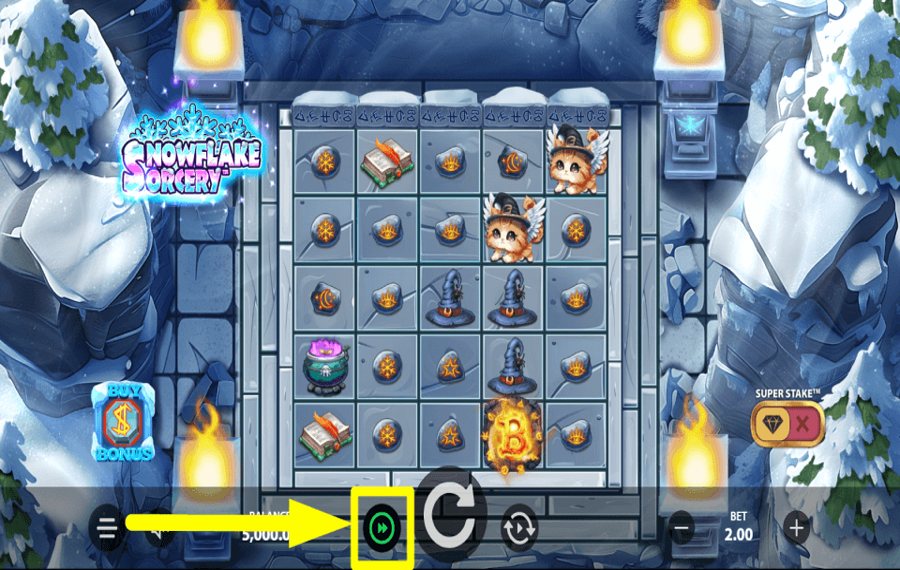
Task: Open the hamburger game menu
Action: 107,526
